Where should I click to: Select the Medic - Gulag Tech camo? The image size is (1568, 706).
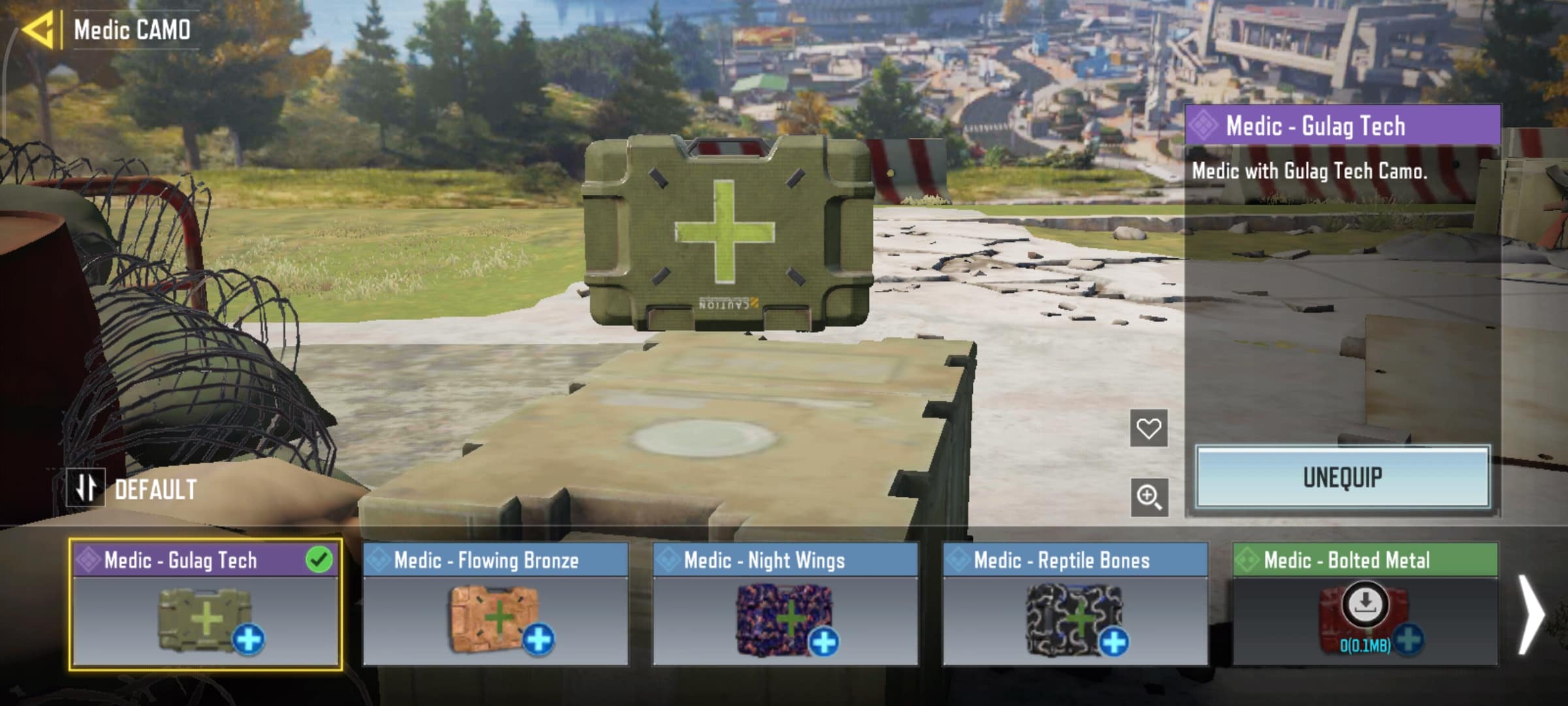(x=205, y=605)
